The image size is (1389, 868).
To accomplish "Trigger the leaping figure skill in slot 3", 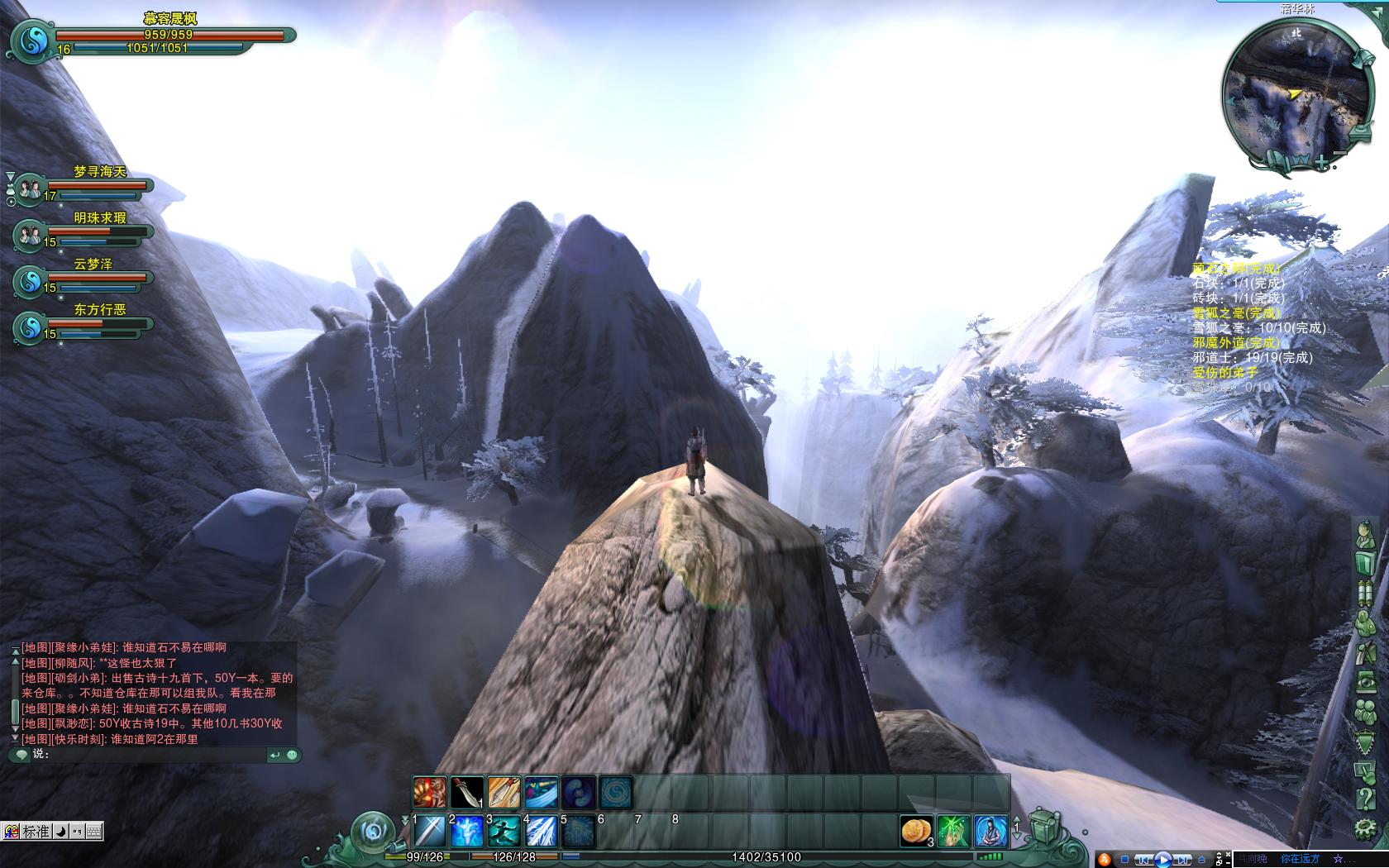I will pyautogui.click(x=504, y=831).
